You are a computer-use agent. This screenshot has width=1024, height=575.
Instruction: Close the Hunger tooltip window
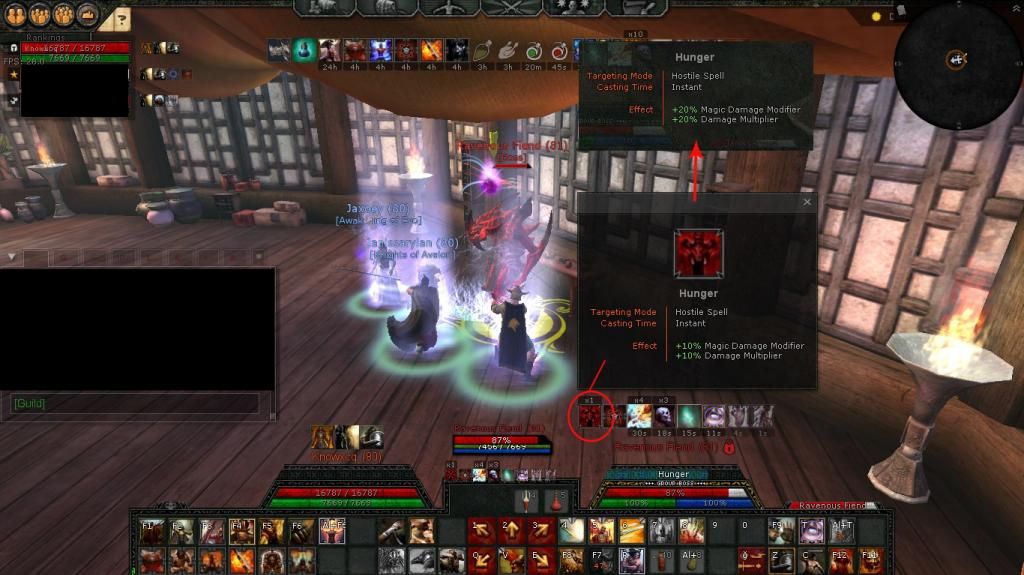pyautogui.click(x=807, y=202)
